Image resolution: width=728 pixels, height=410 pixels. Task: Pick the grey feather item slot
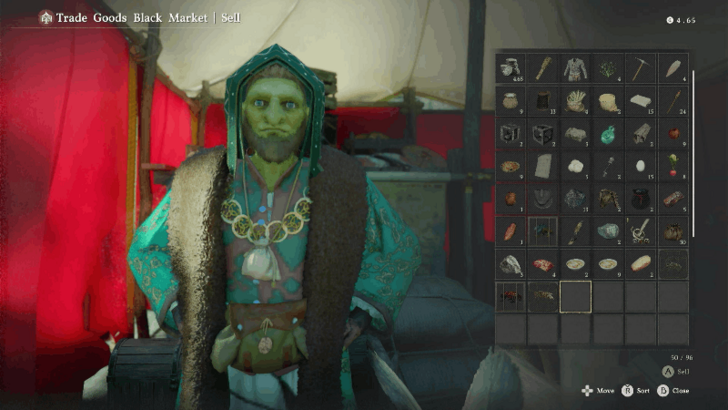tap(673, 68)
